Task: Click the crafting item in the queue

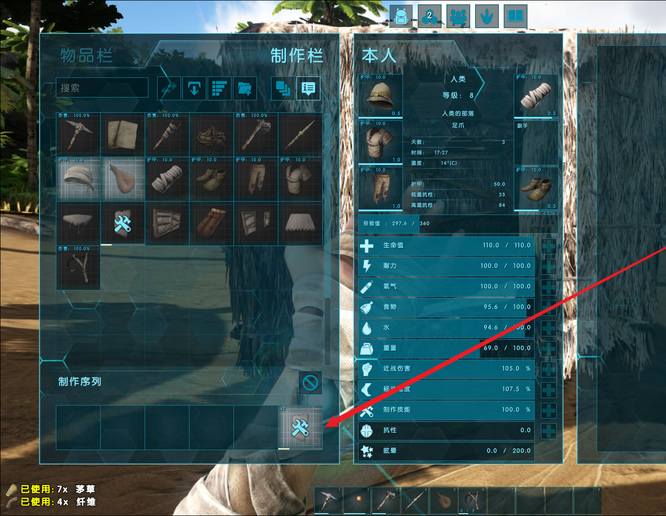Action: click(300, 428)
